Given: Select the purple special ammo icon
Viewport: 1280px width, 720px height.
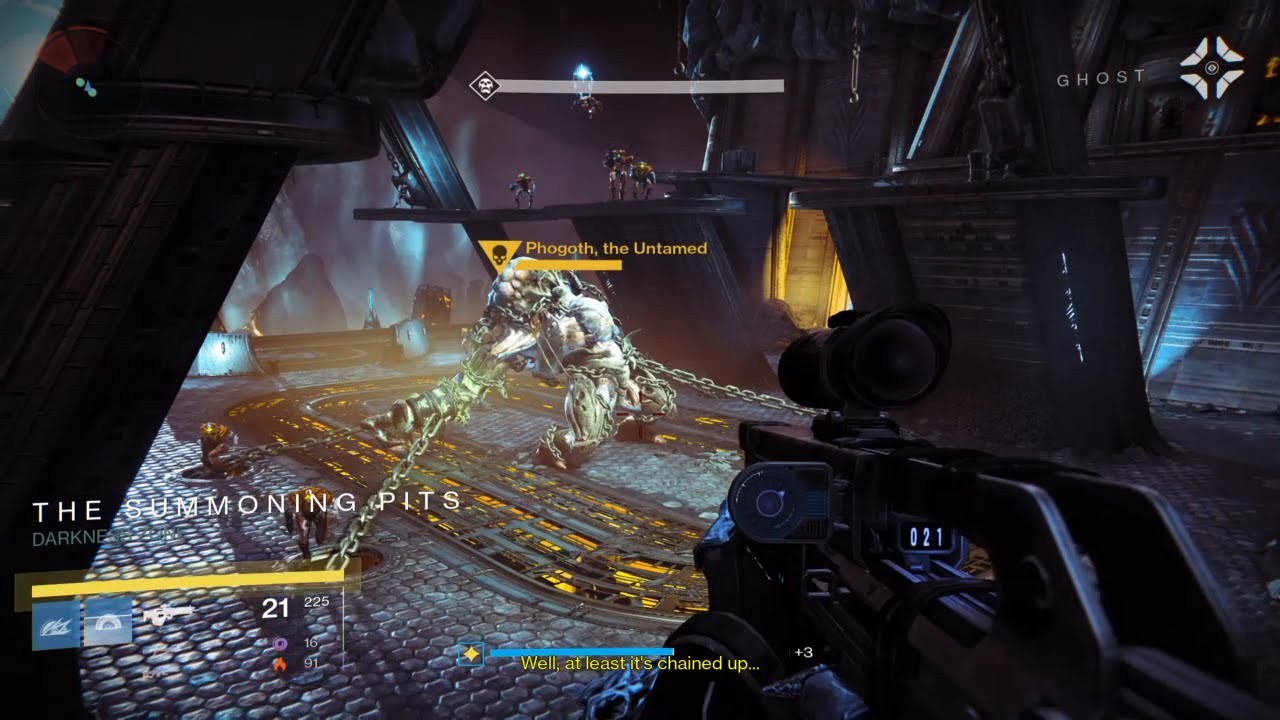Looking at the screenshot, I should (281, 643).
